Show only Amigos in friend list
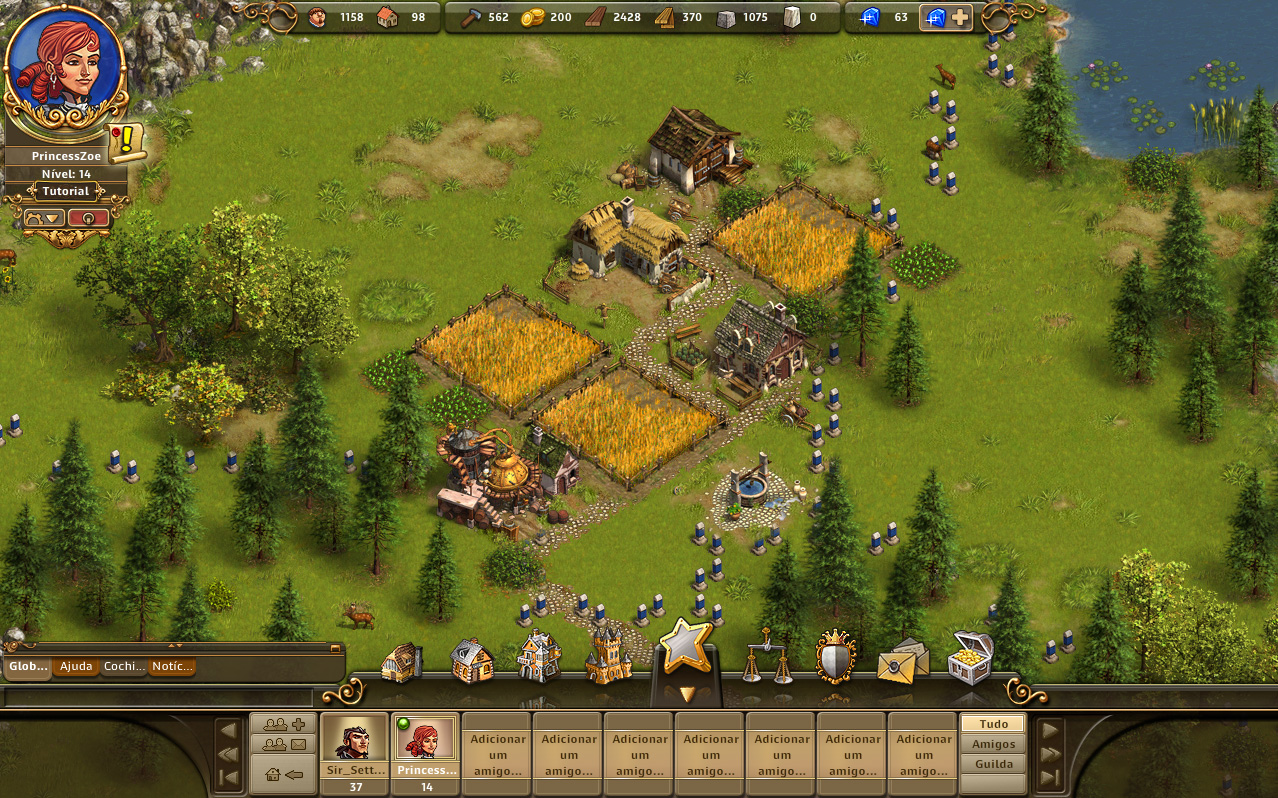1278x798 pixels. click(x=993, y=743)
